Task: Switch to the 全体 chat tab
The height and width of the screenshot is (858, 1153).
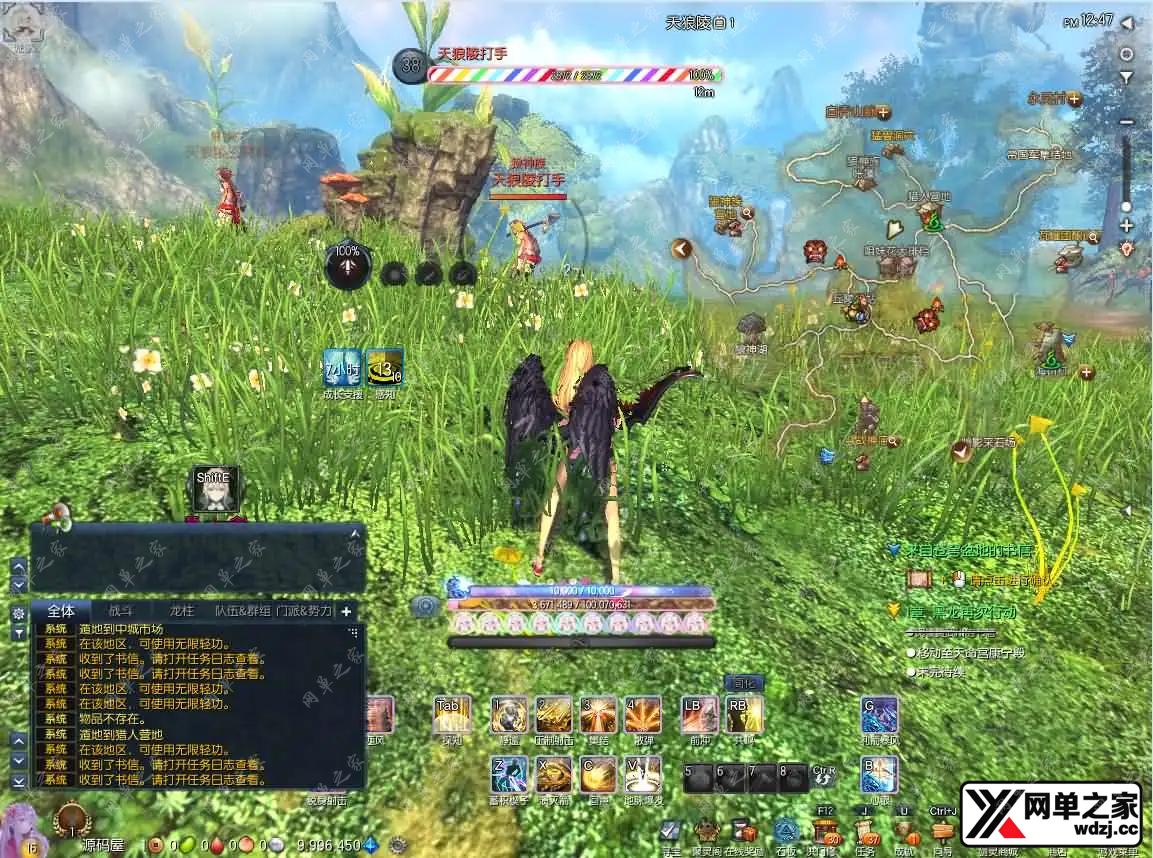Action: pyautogui.click(x=60, y=610)
